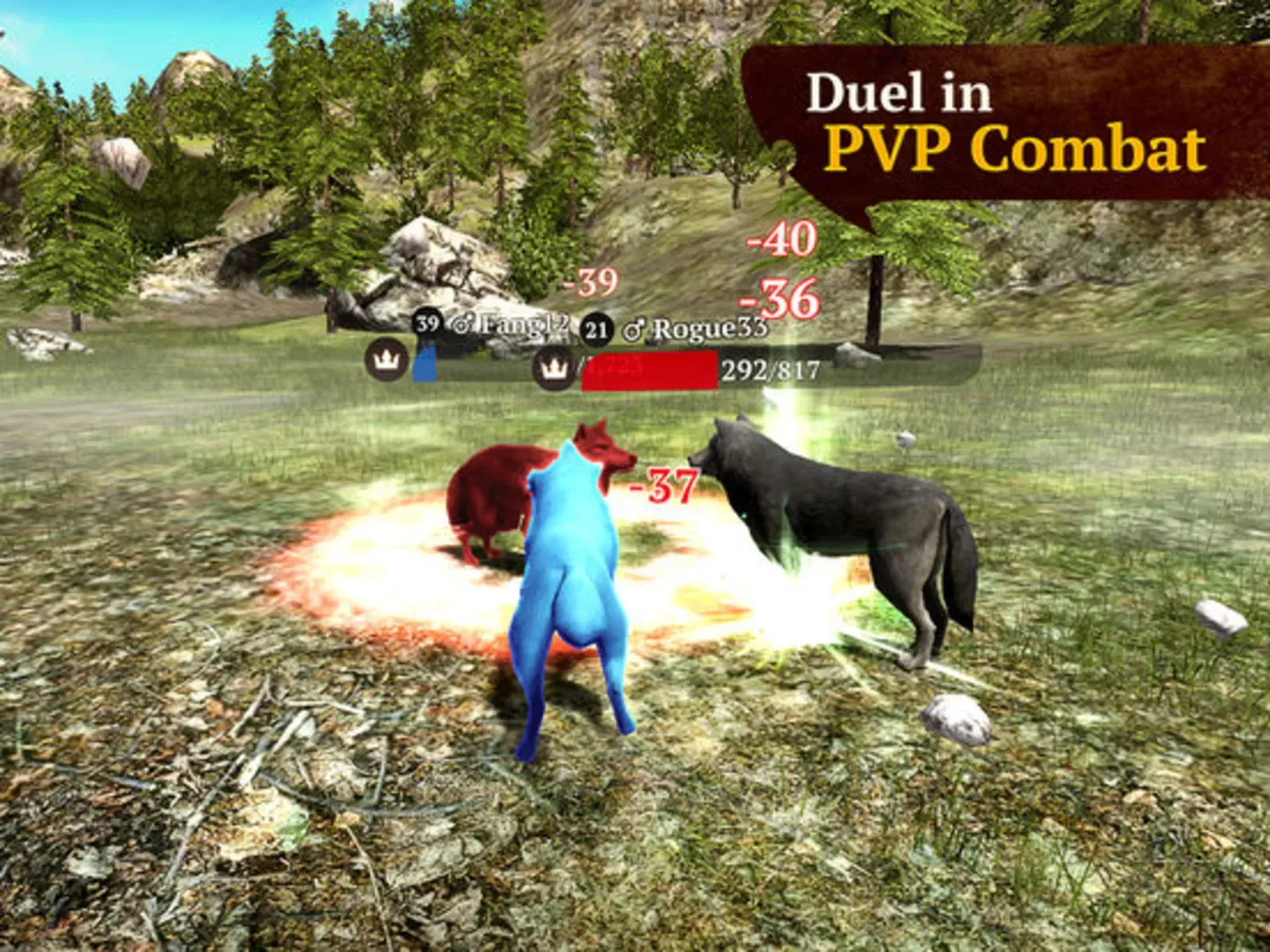Click the crown icon next to Fang12's health bar
The image size is (1270, 952).
click(385, 362)
